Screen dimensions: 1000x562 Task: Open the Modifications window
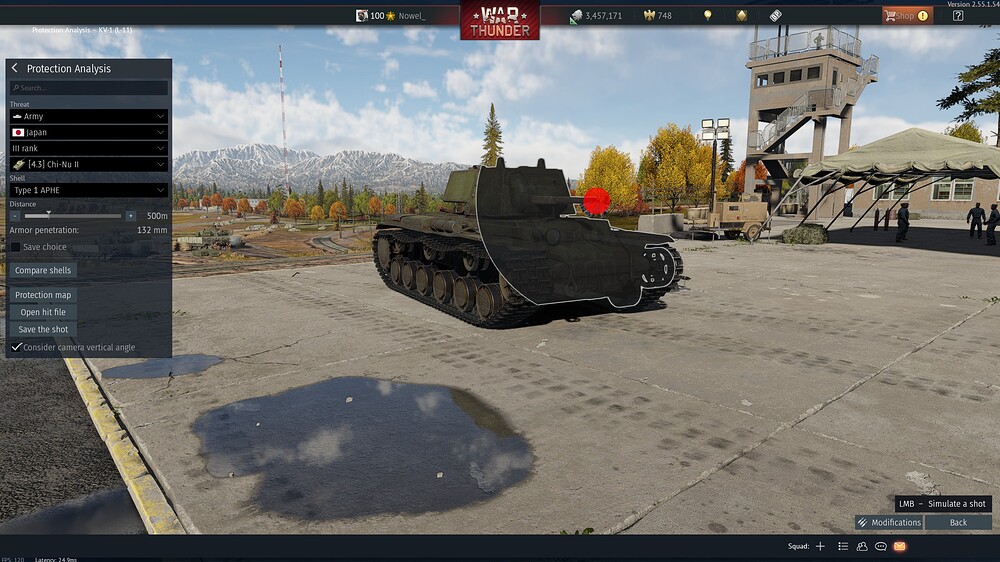889,522
